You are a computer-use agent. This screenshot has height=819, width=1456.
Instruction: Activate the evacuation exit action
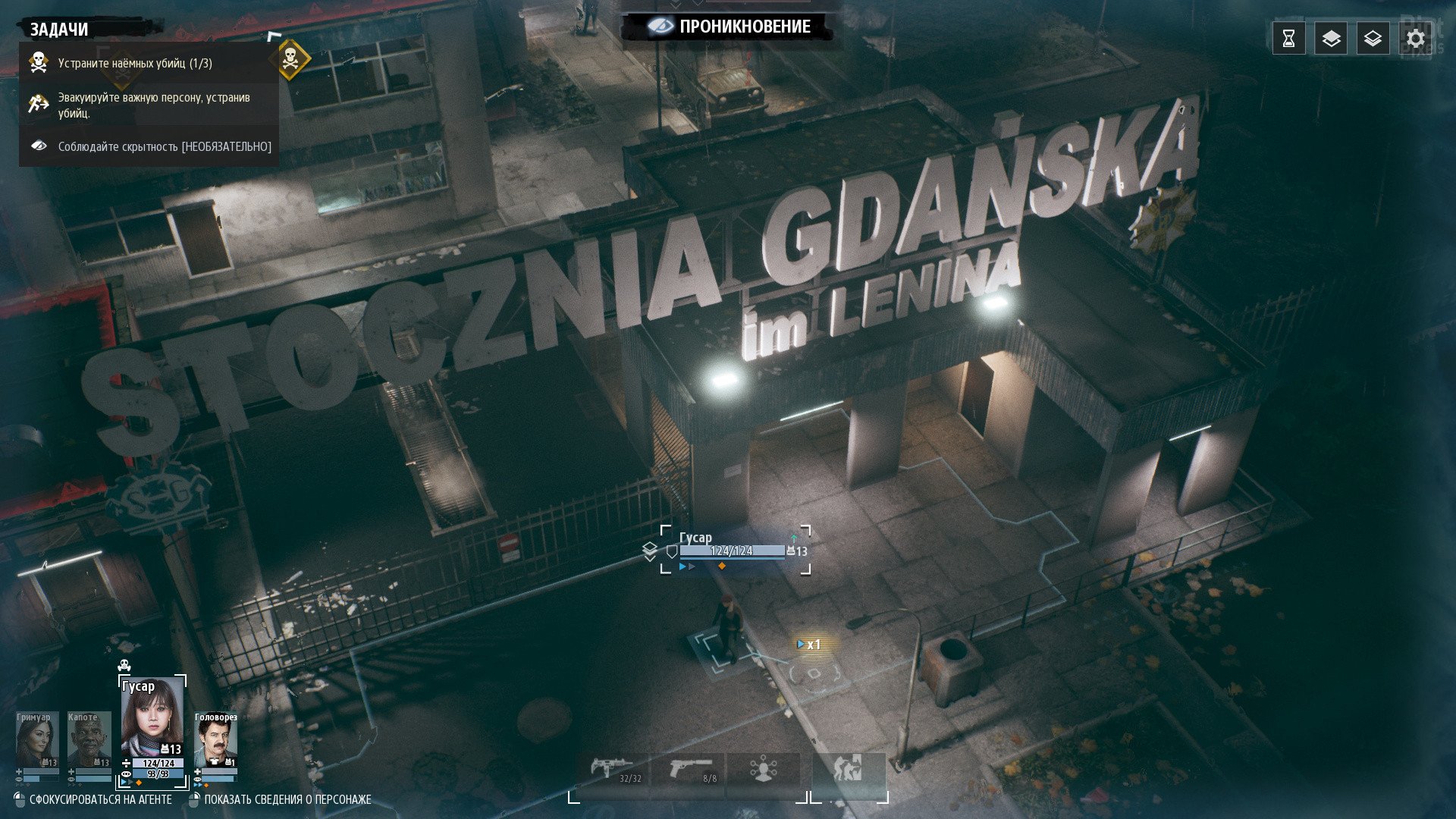(848, 771)
